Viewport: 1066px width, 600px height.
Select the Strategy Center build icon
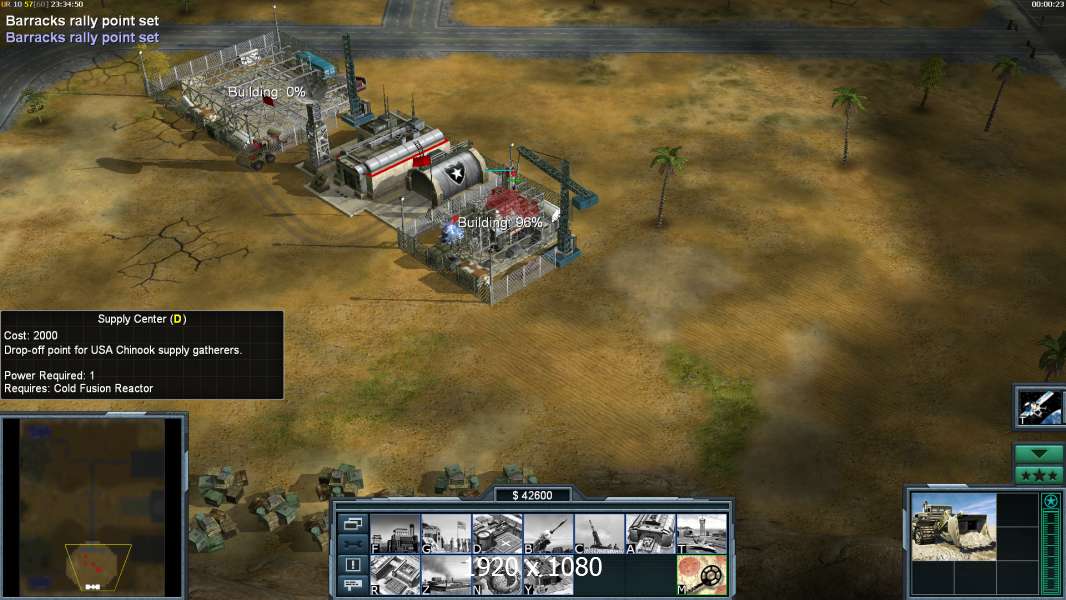394,574
